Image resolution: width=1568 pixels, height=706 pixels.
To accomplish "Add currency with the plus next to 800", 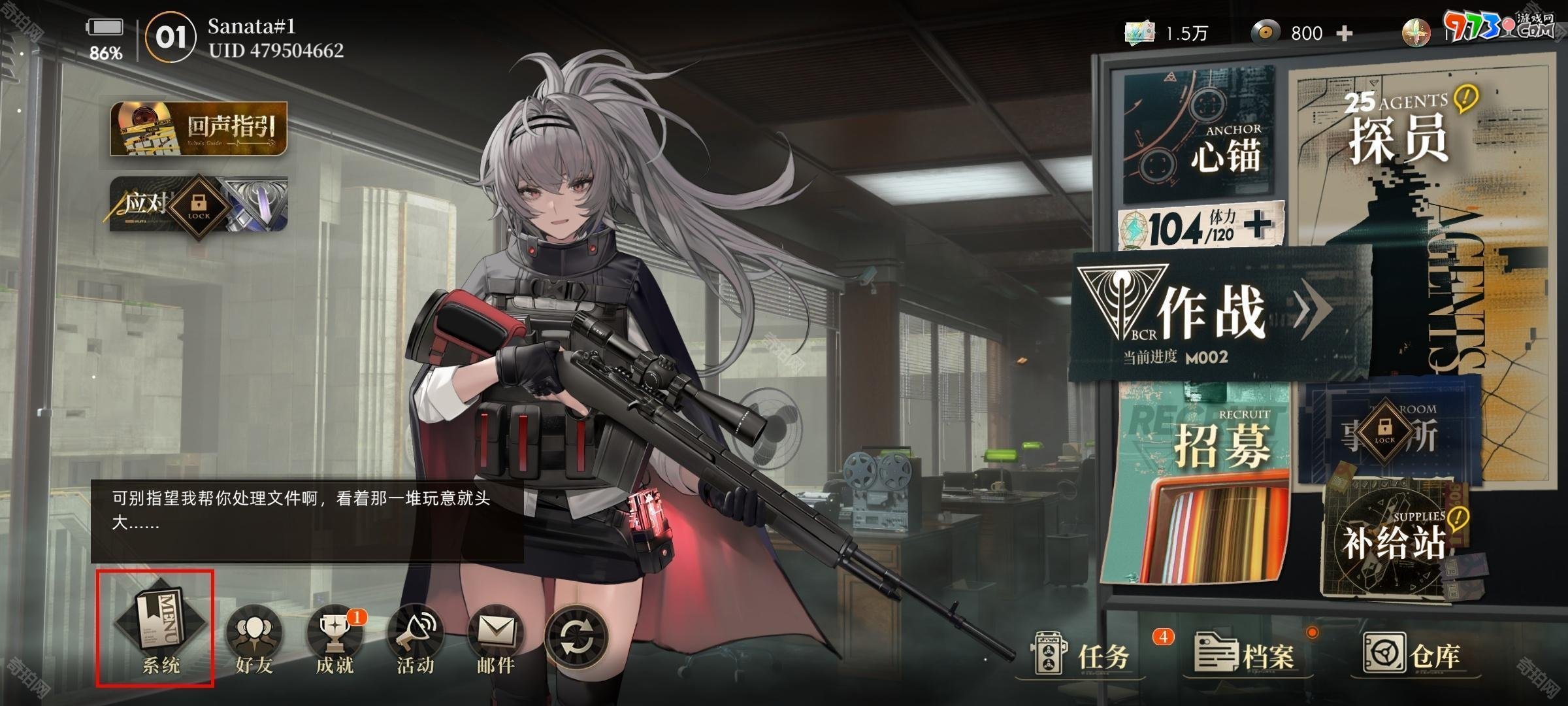I will point(1345,33).
